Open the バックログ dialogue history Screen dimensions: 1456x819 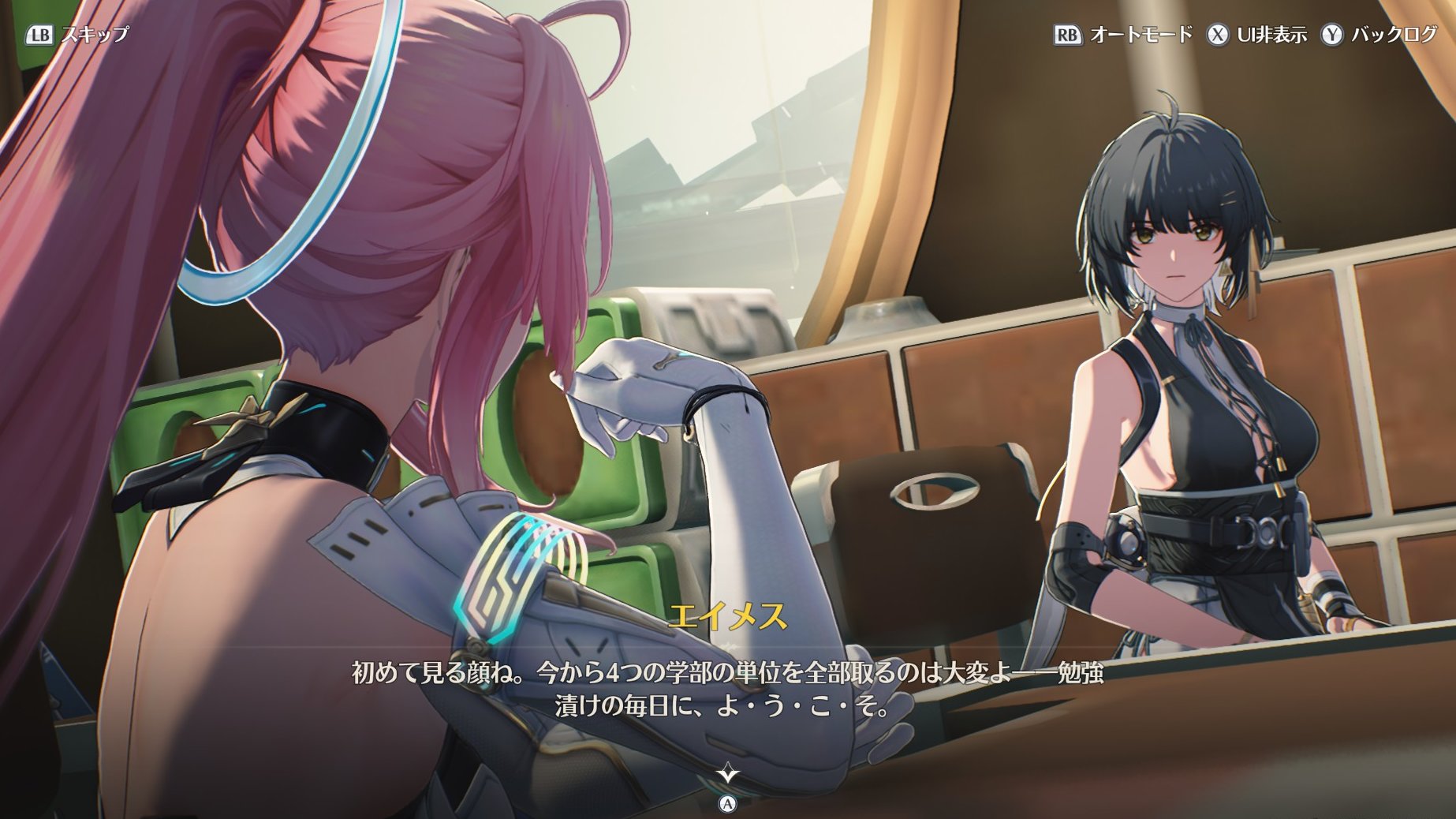pos(1379,35)
